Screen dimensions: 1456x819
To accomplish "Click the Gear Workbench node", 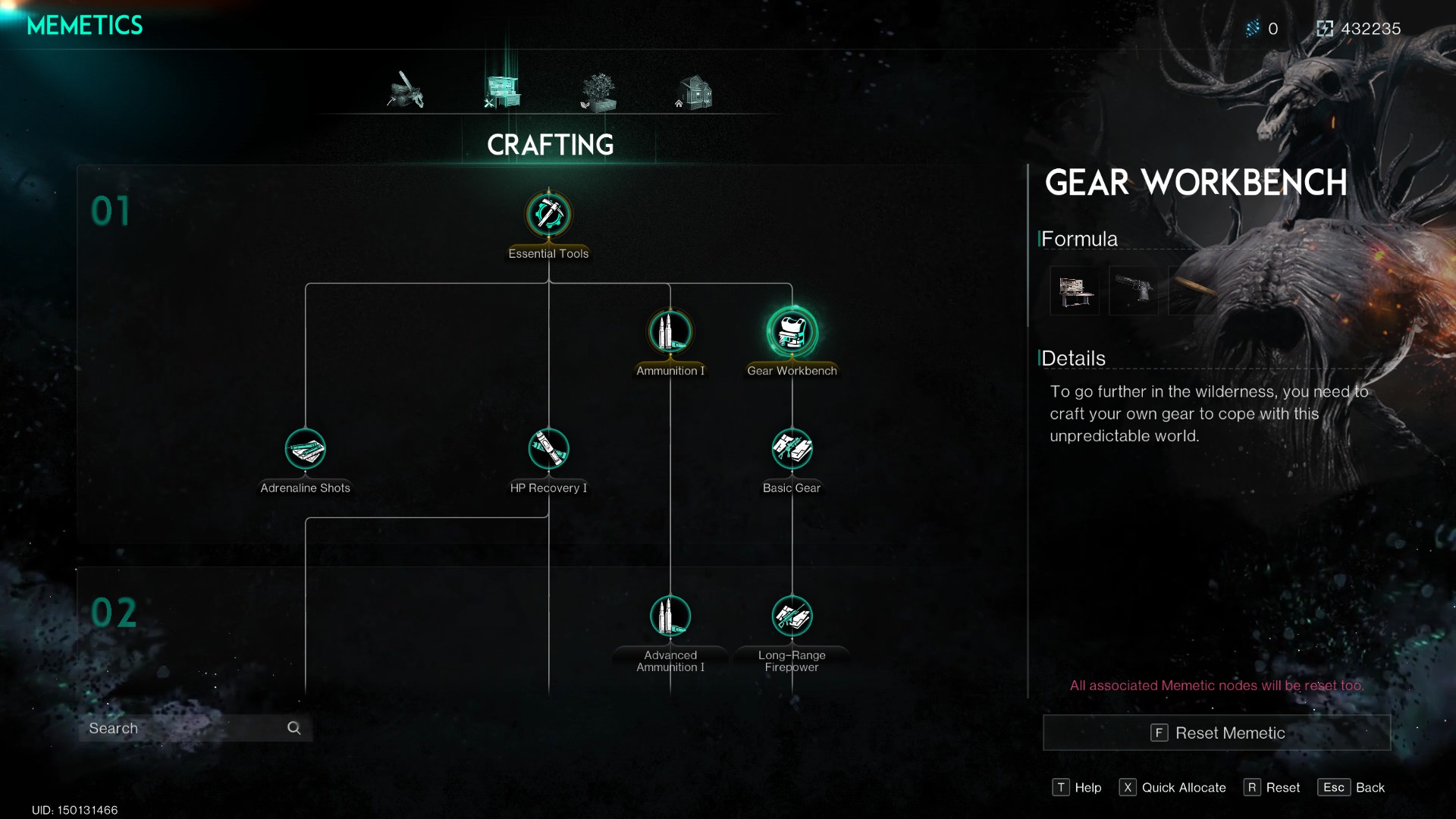I will click(x=792, y=331).
